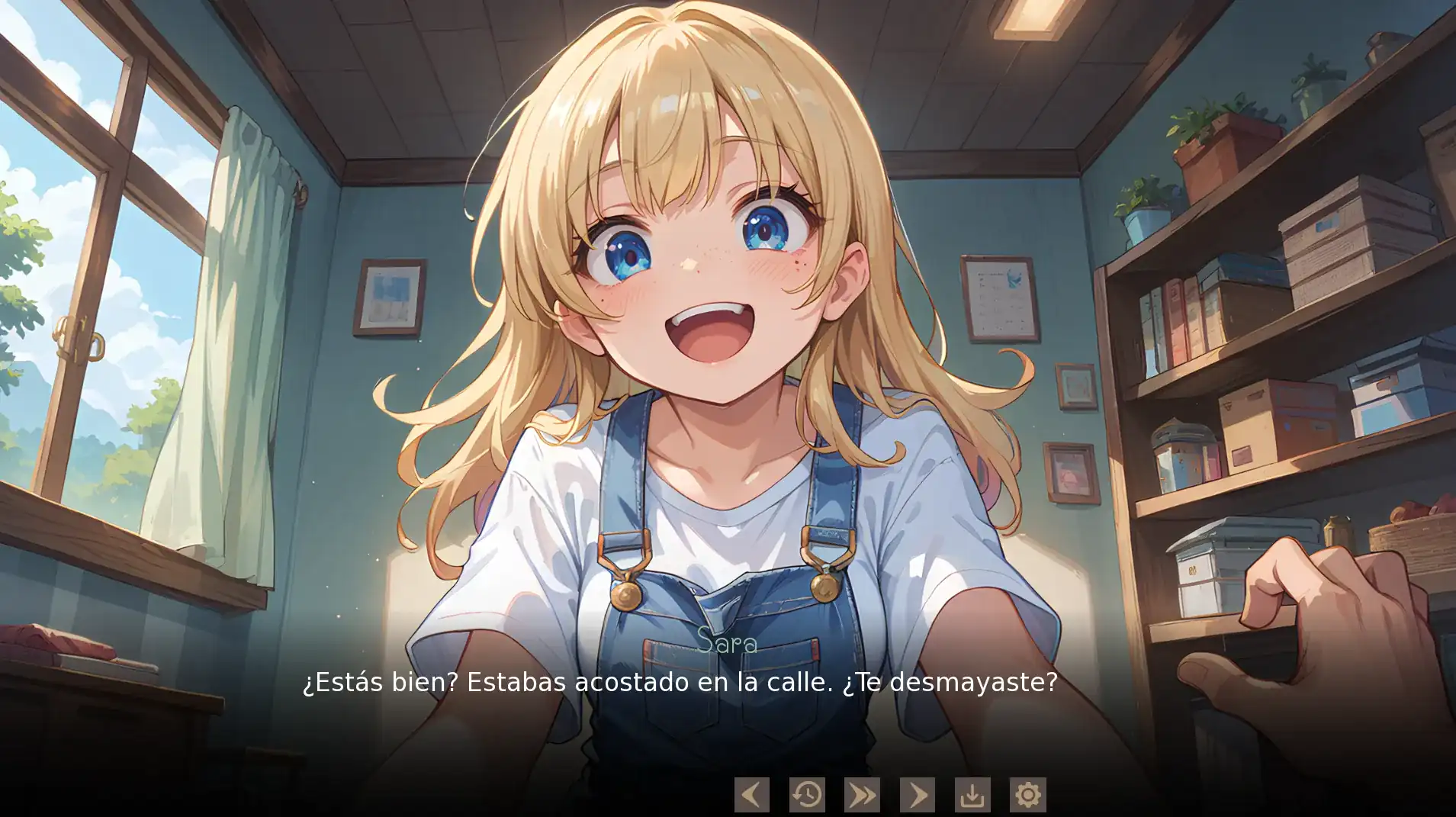Advance to the next dialogue line
This screenshot has height=817, width=1456.
(x=917, y=795)
